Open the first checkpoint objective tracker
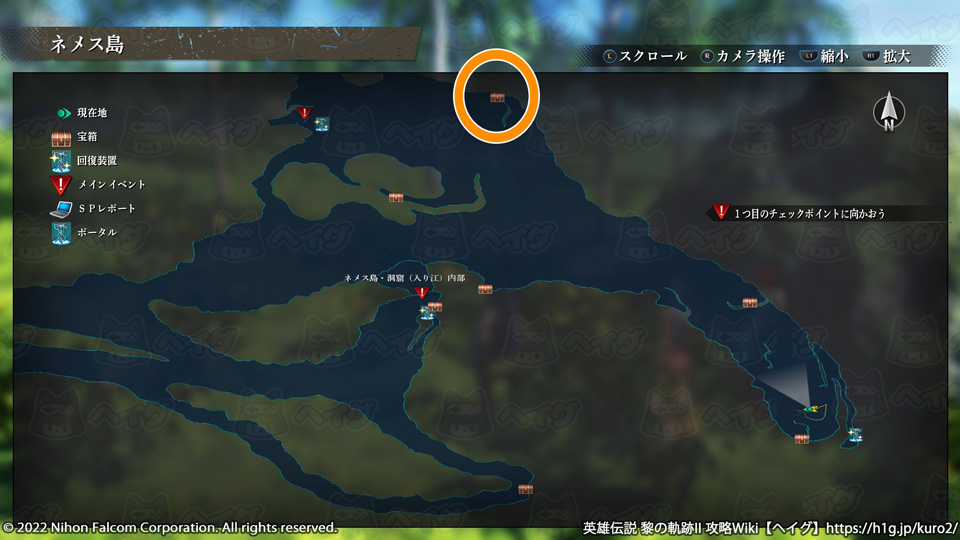Screen dimensions: 960x540 810,213
